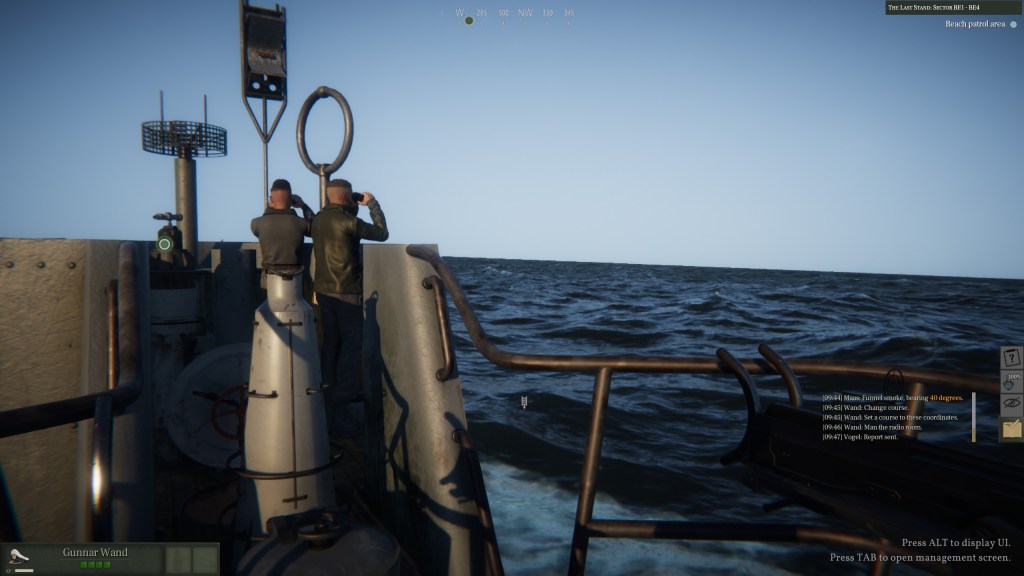Click the green-ringed interaction marker on deck
1024x576 pixels.
(x=165, y=244)
